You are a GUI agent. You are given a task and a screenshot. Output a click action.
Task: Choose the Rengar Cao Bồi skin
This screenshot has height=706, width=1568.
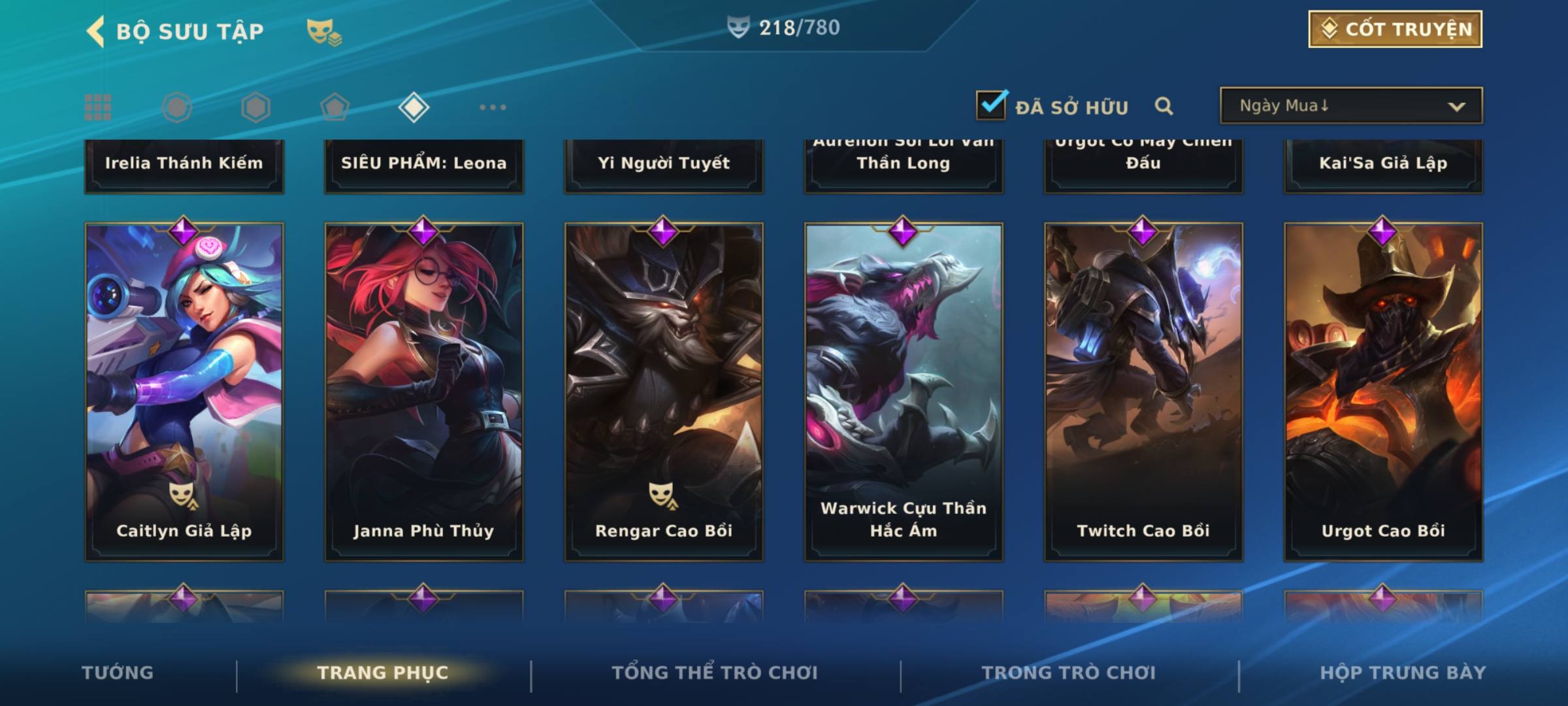(664, 391)
